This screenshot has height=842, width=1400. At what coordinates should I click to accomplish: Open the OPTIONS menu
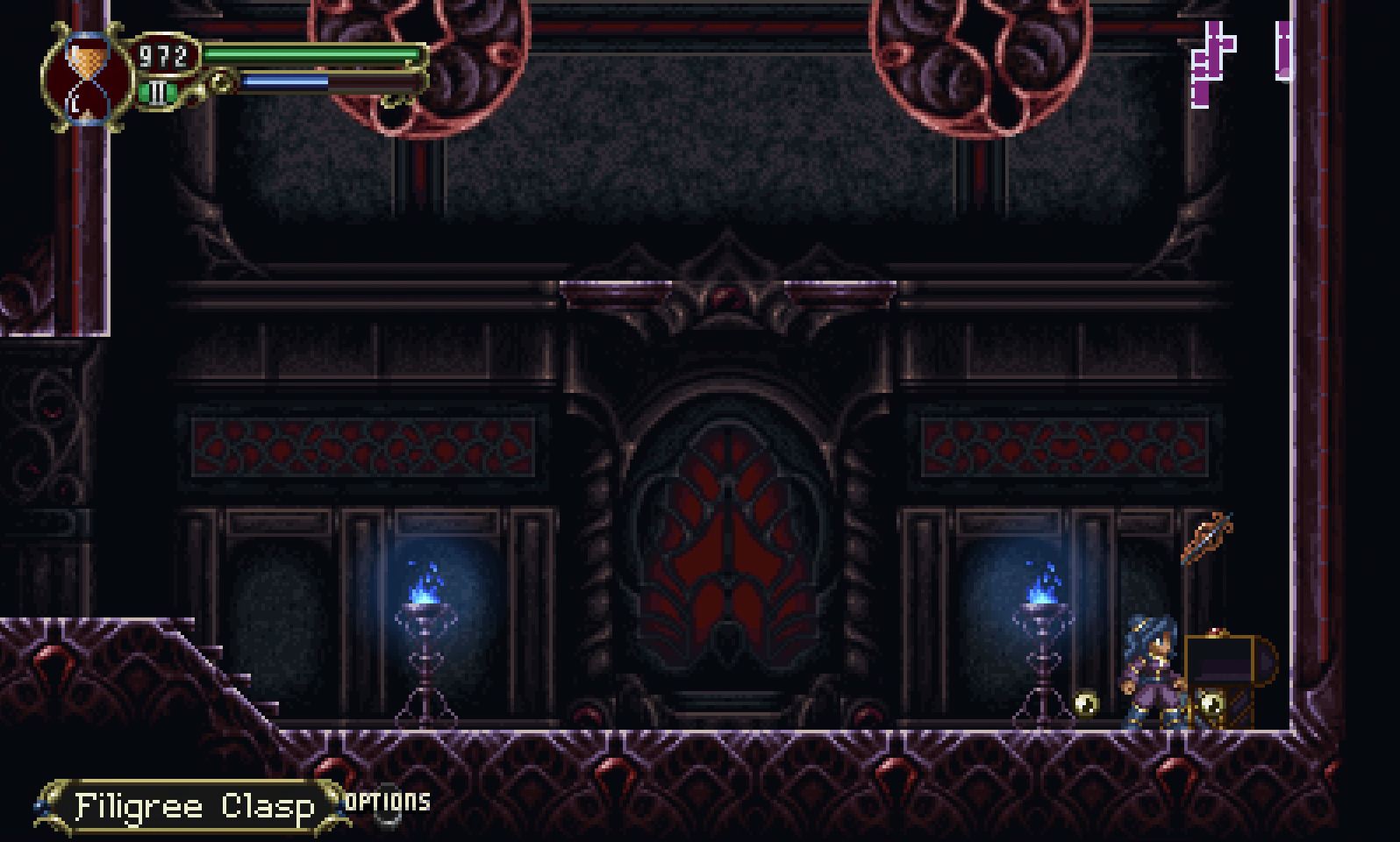click(386, 801)
